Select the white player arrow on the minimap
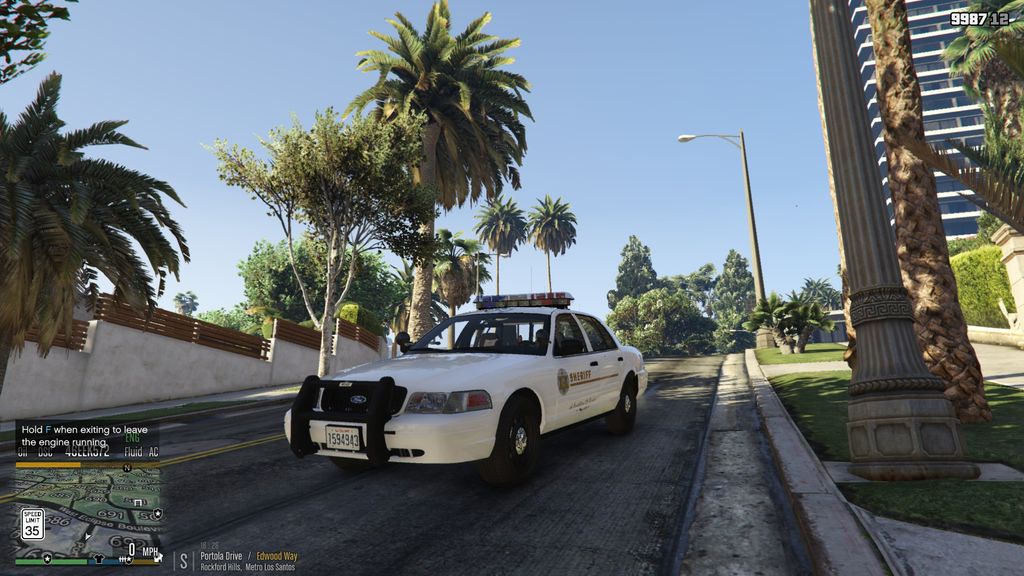 (x=88, y=536)
